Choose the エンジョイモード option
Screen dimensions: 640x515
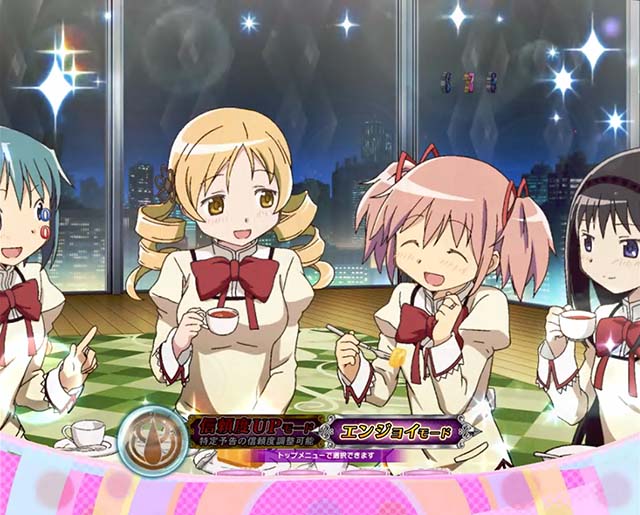(397, 433)
